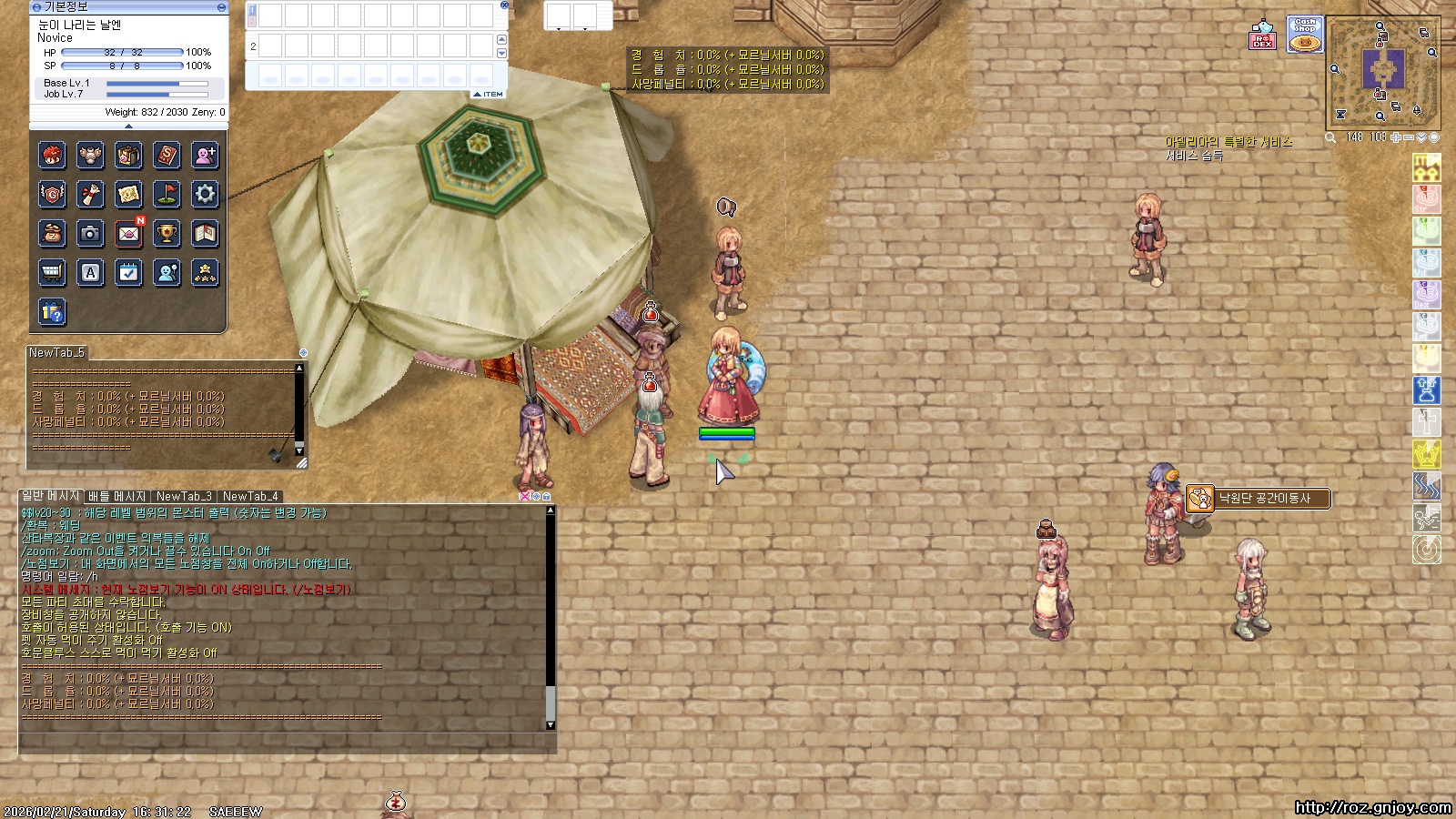
Task: Open the Cash Shop
Action: pos(1305,35)
